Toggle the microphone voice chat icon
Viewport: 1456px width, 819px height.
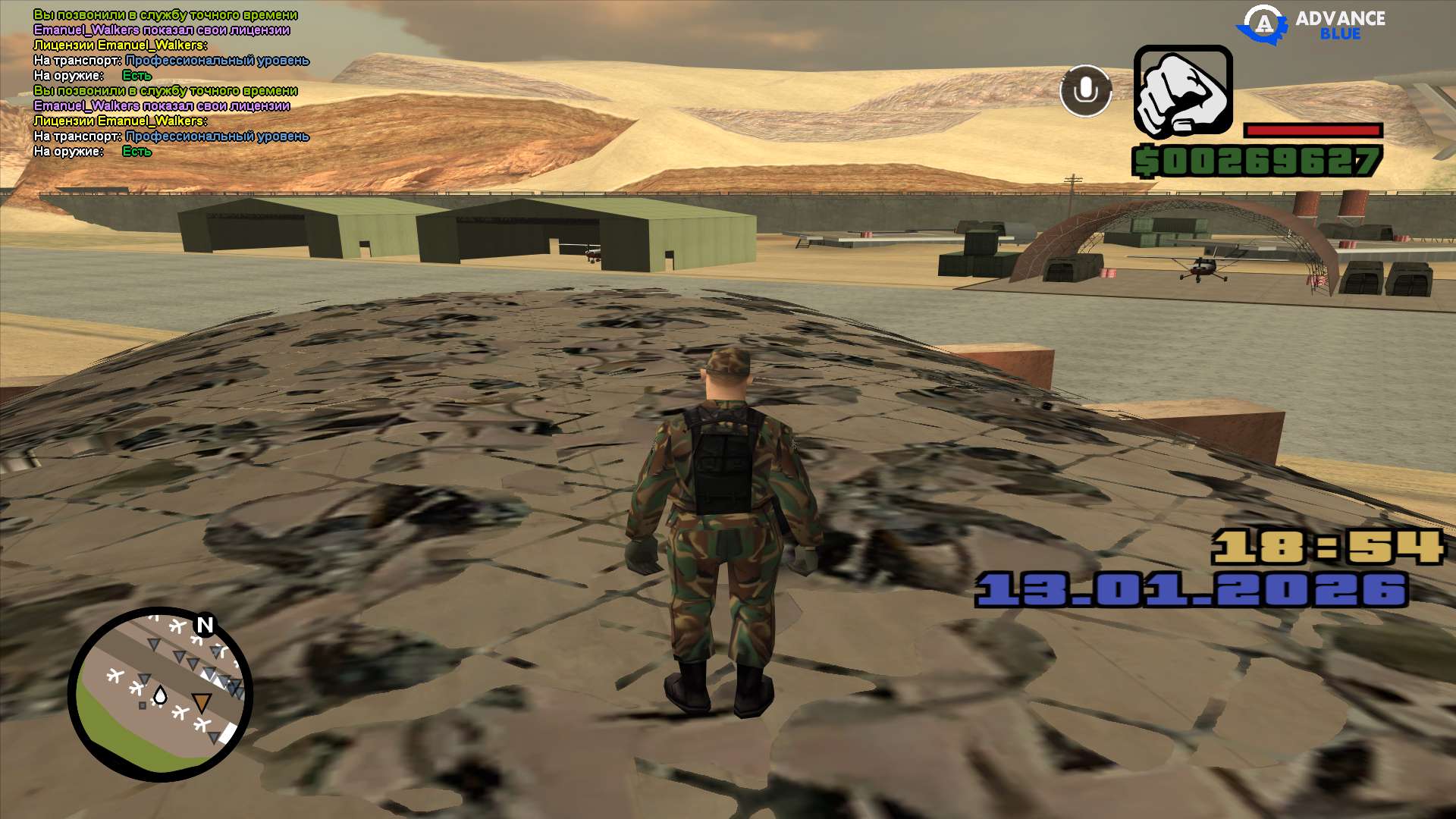click(1085, 91)
